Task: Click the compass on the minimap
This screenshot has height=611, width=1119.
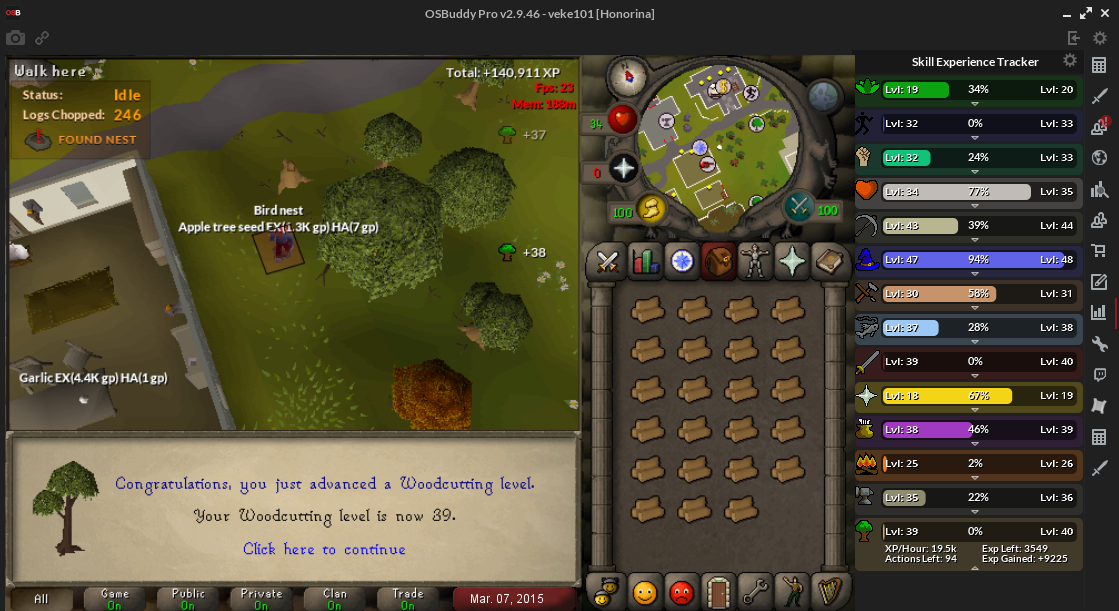Action: [x=627, y=76]
